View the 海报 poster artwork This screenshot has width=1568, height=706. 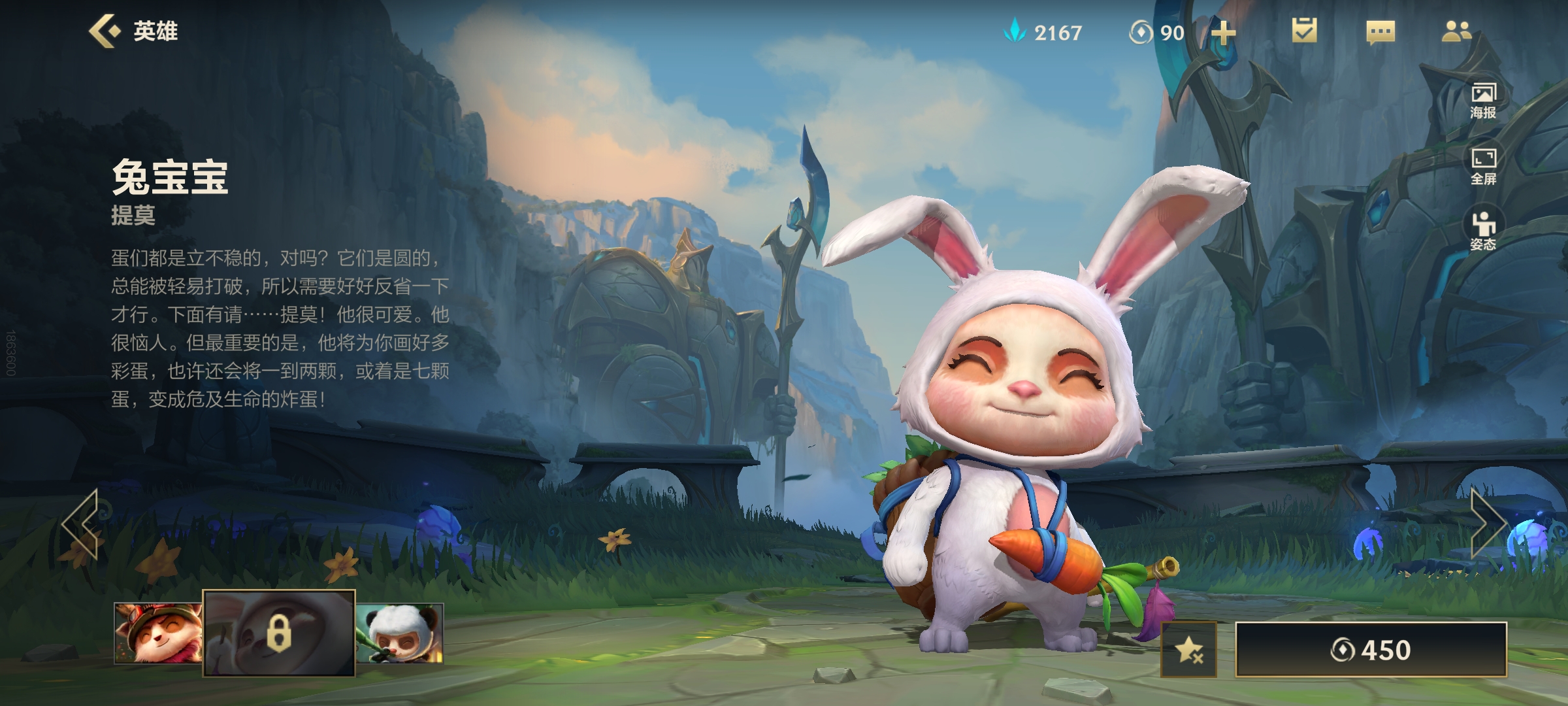pos(1483,101)
